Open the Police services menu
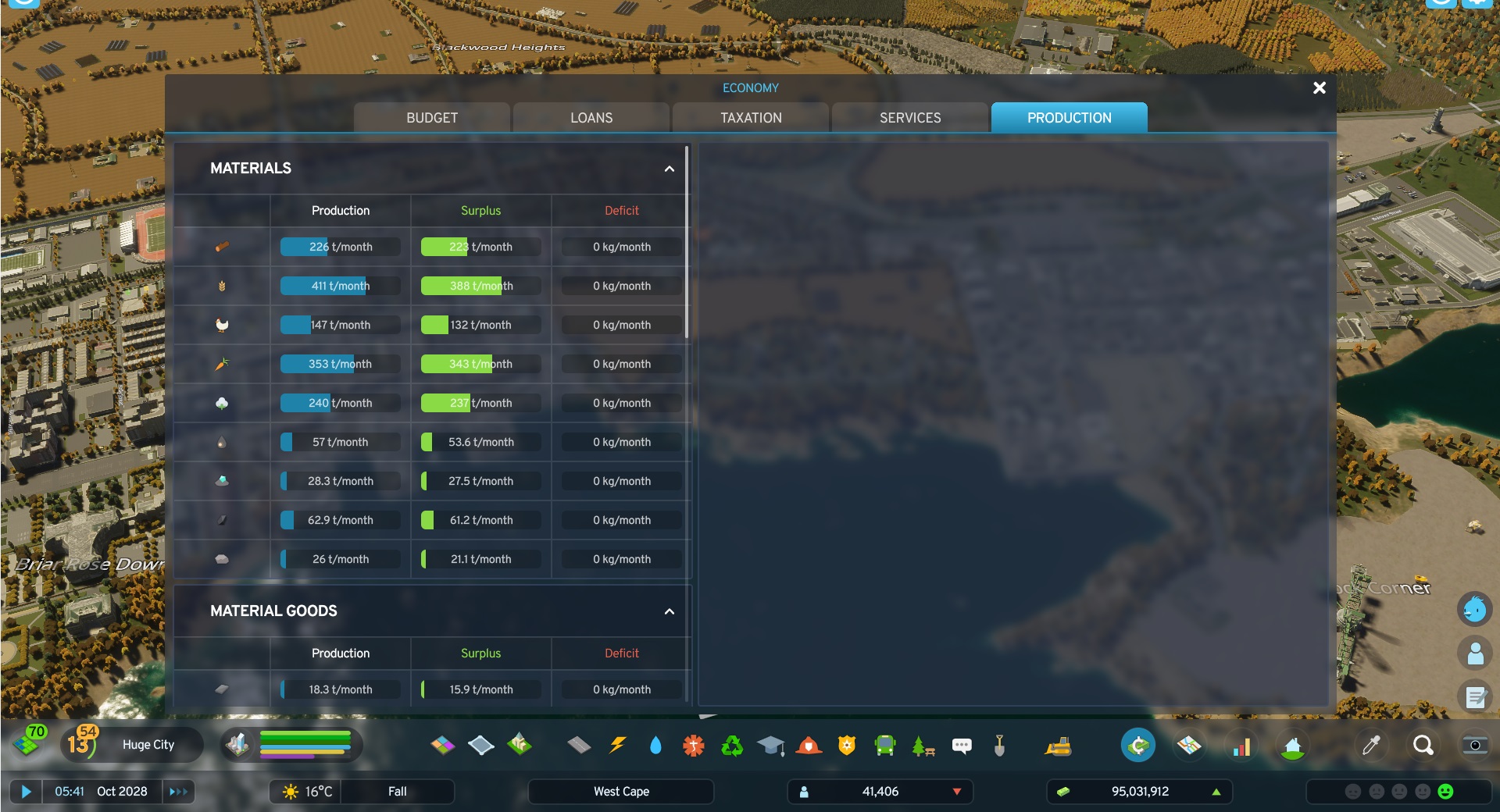 click(x=847, y=745)
